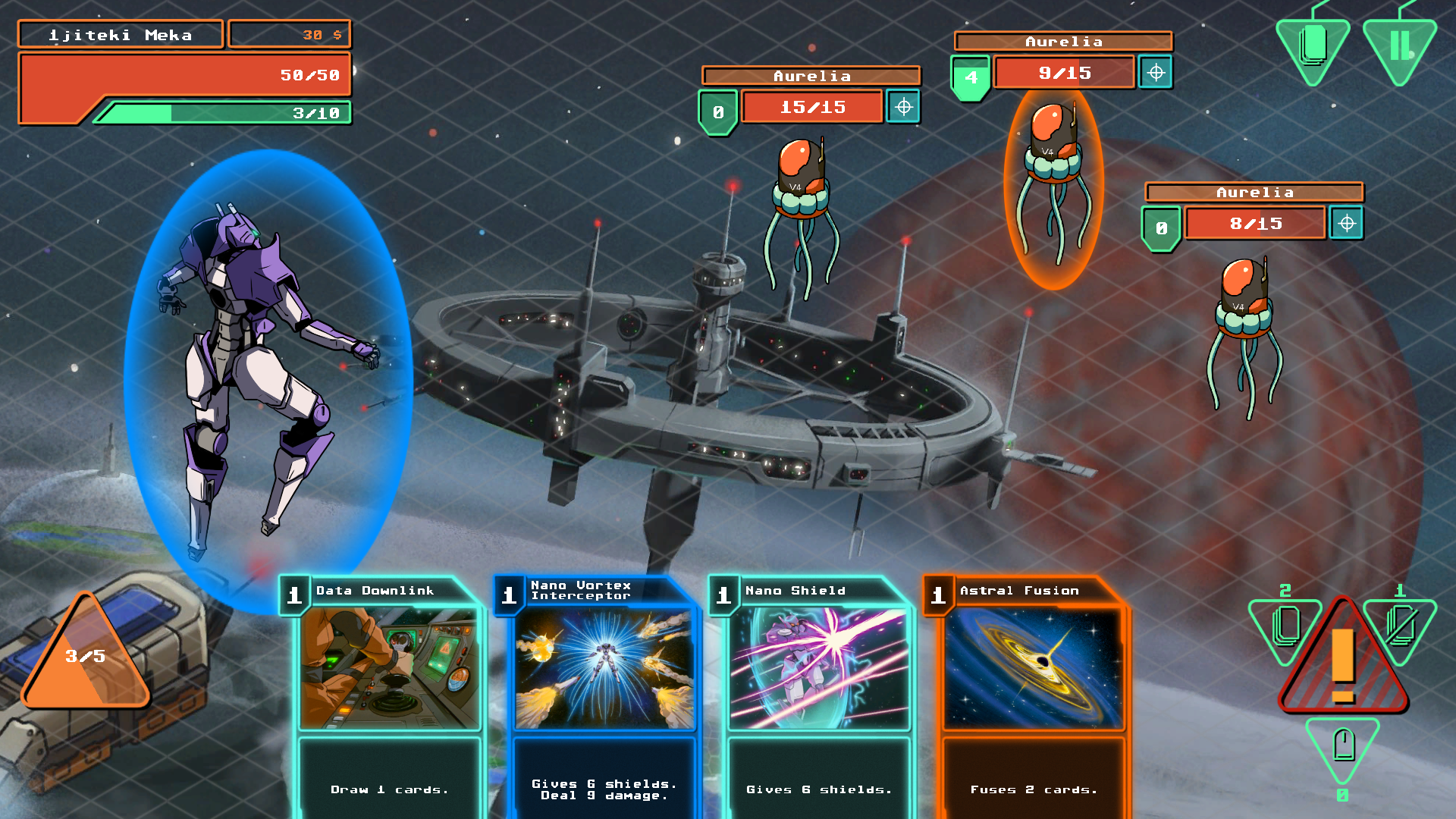View the discard pile showing 1 card
1456x819 pixels.
[x=1400, y=625]
